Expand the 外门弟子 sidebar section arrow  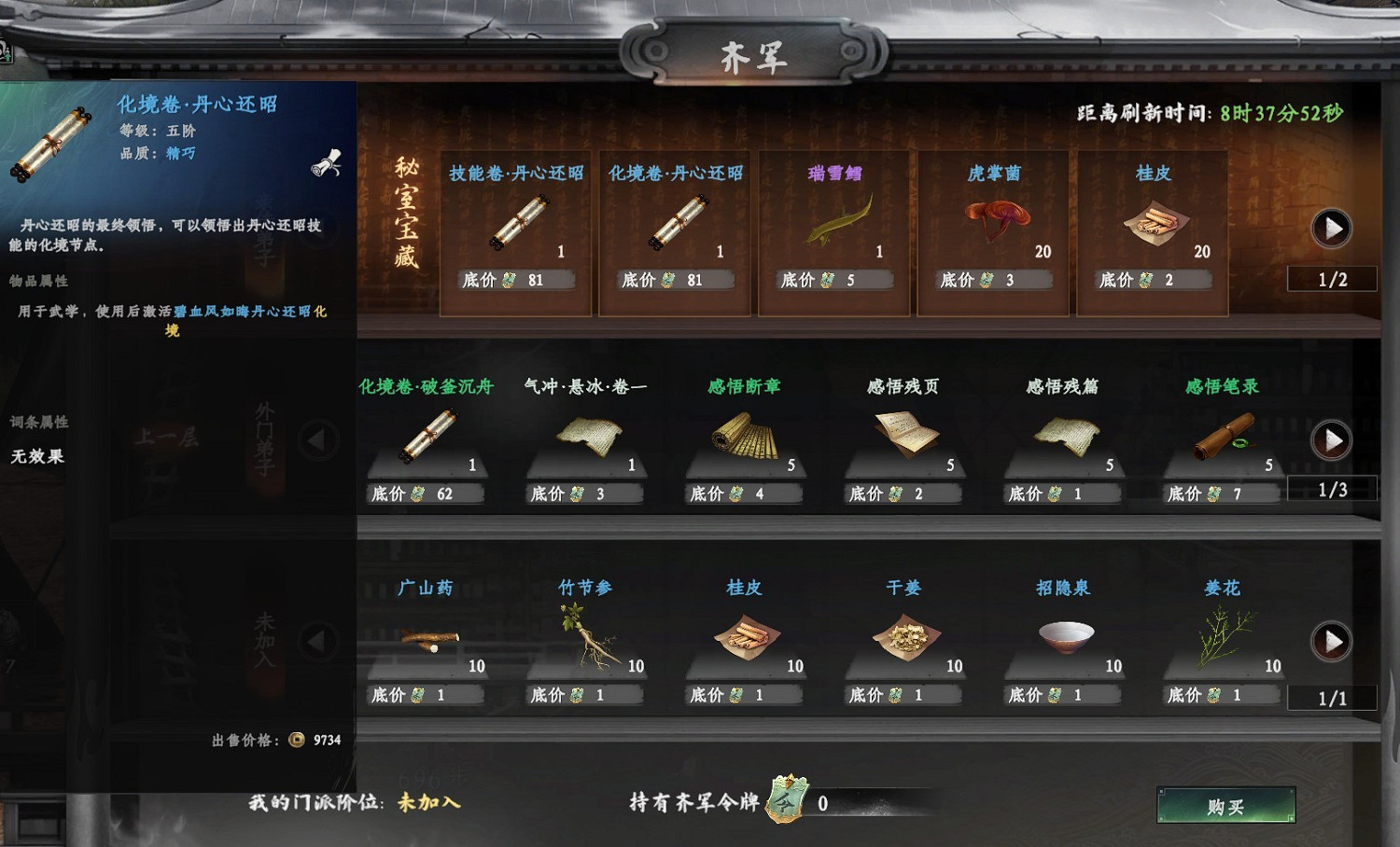(x=316, y=438)
